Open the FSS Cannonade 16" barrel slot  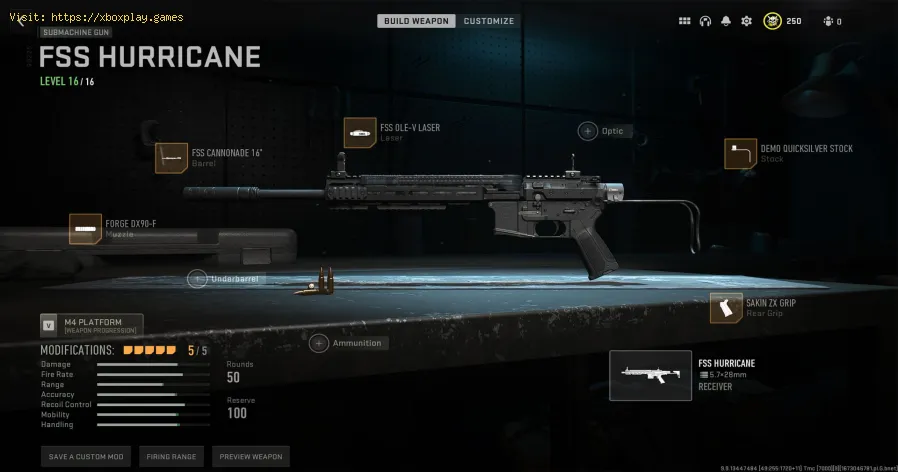[170, 158]
